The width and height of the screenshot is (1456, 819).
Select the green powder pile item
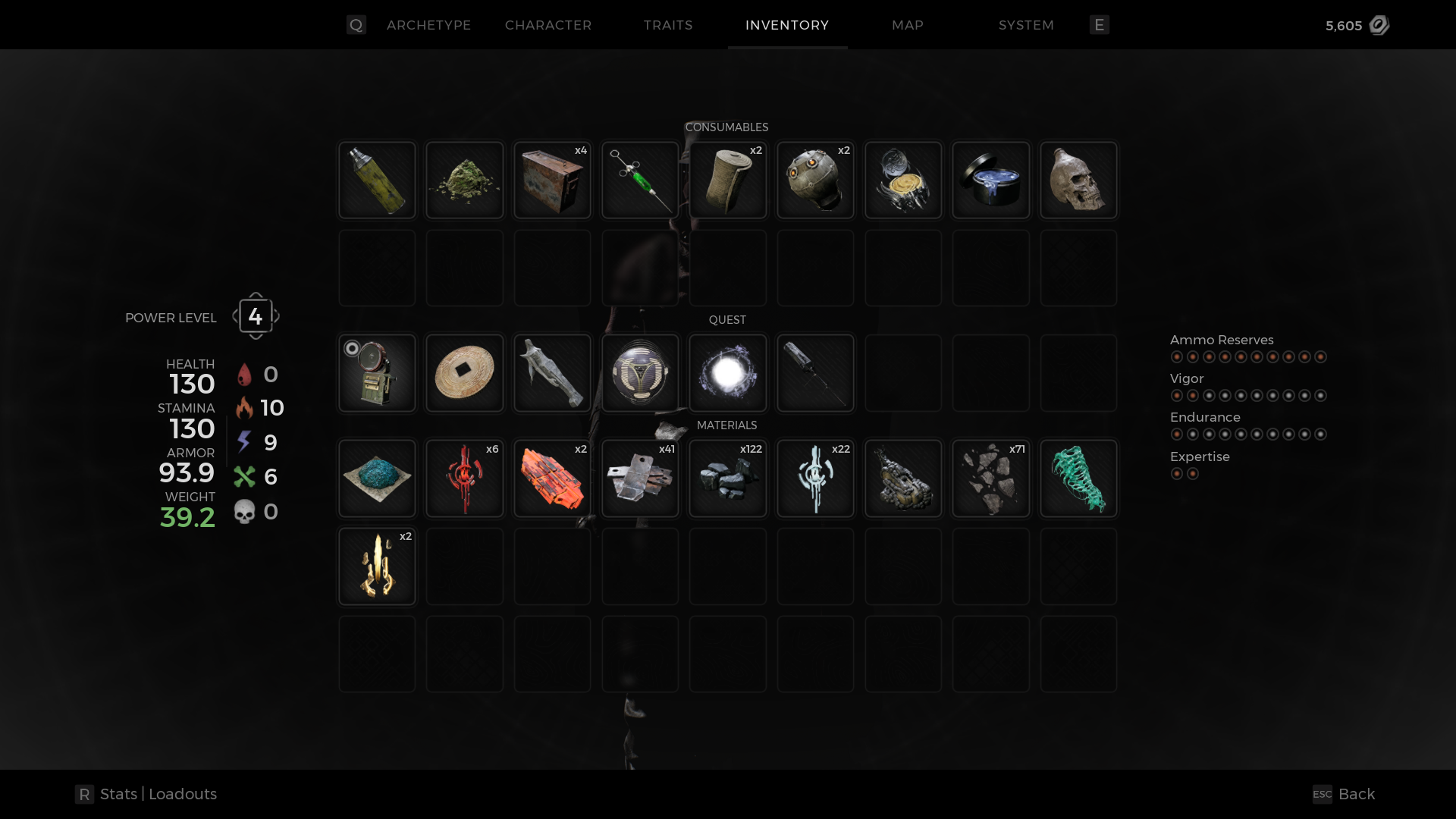[x=464, y=180]
